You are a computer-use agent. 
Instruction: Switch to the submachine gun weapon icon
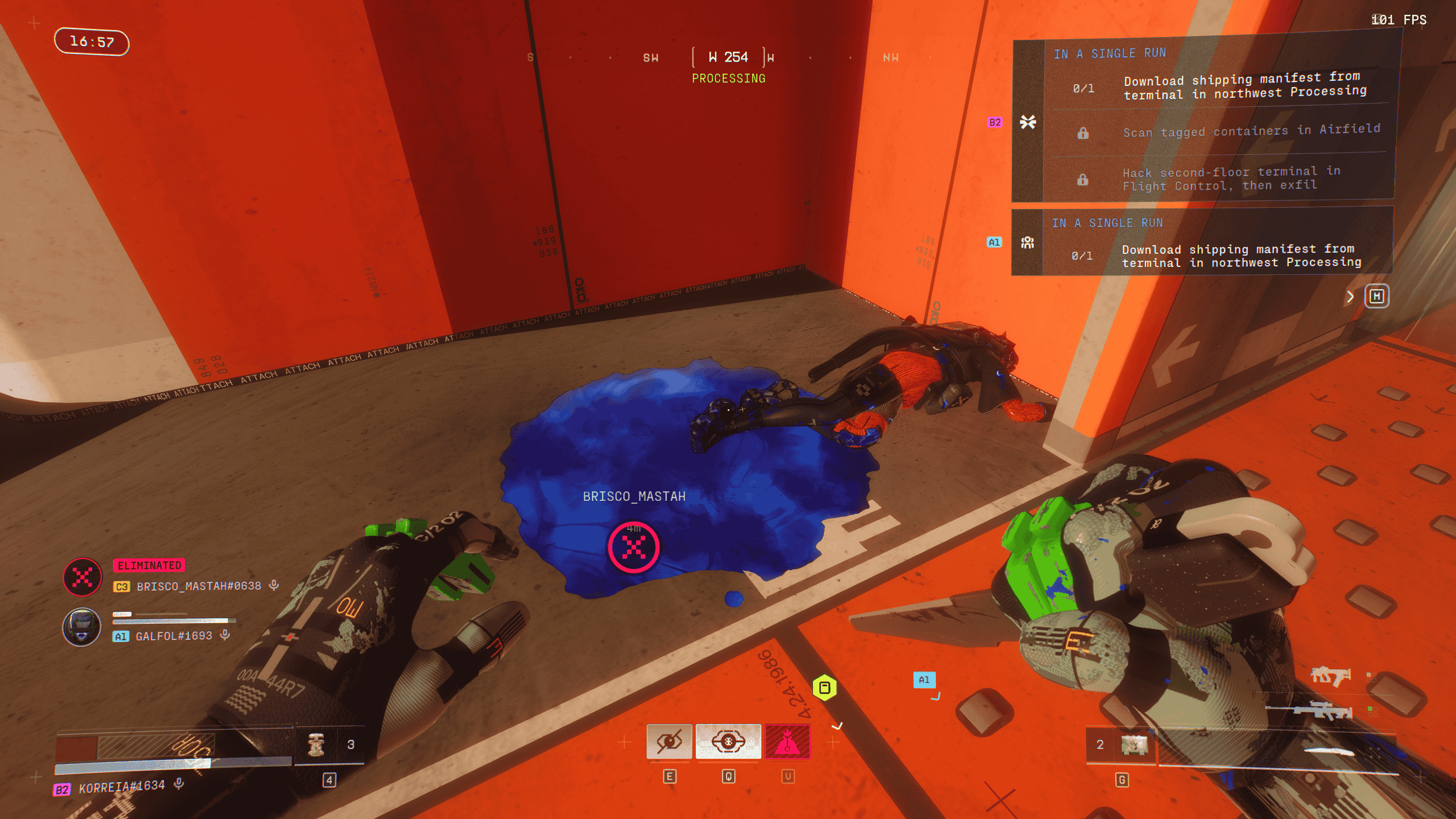pyautogui.click(x=1330, y=677)
